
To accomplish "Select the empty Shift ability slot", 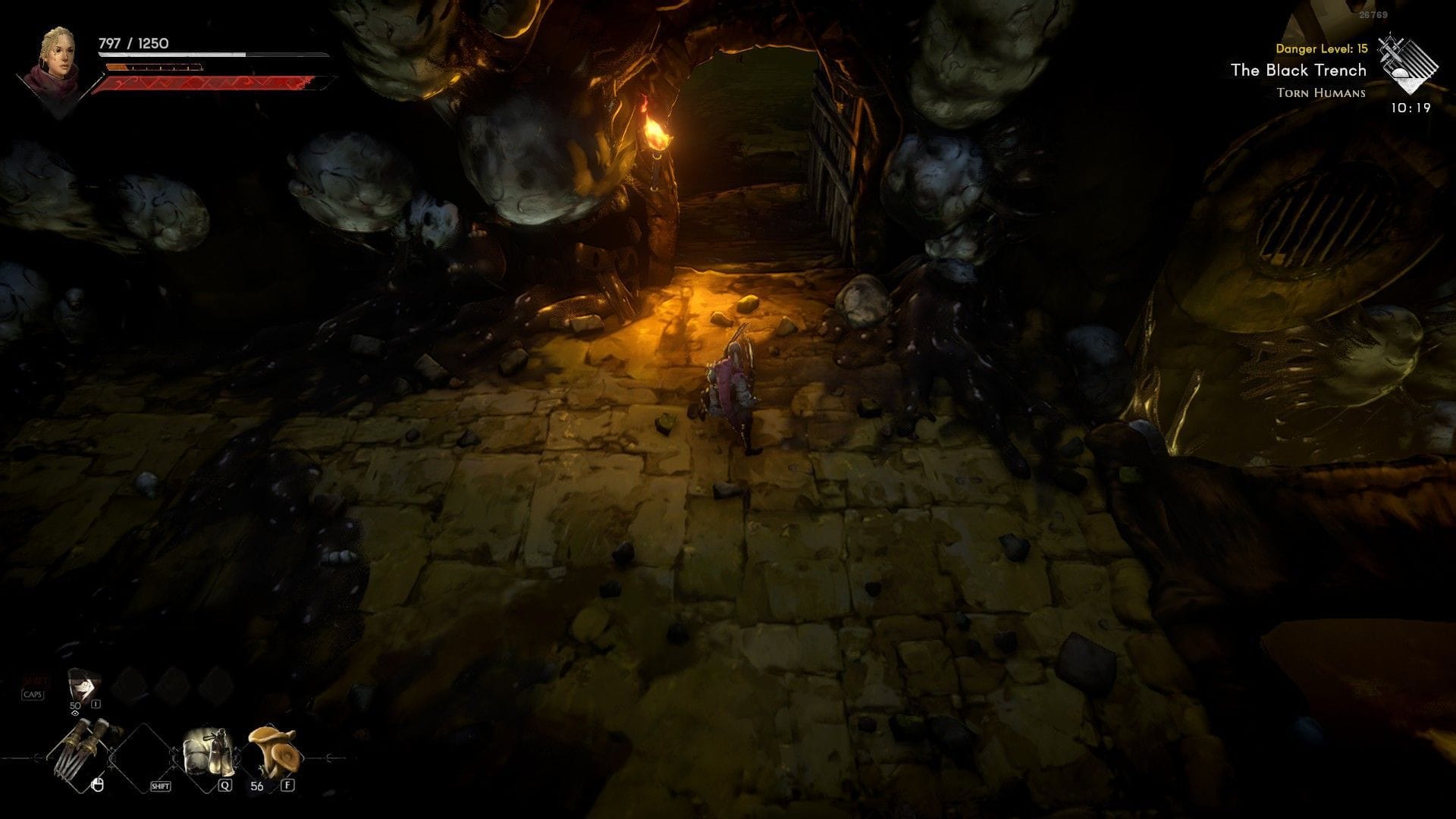I will click(x=144, y=757).
